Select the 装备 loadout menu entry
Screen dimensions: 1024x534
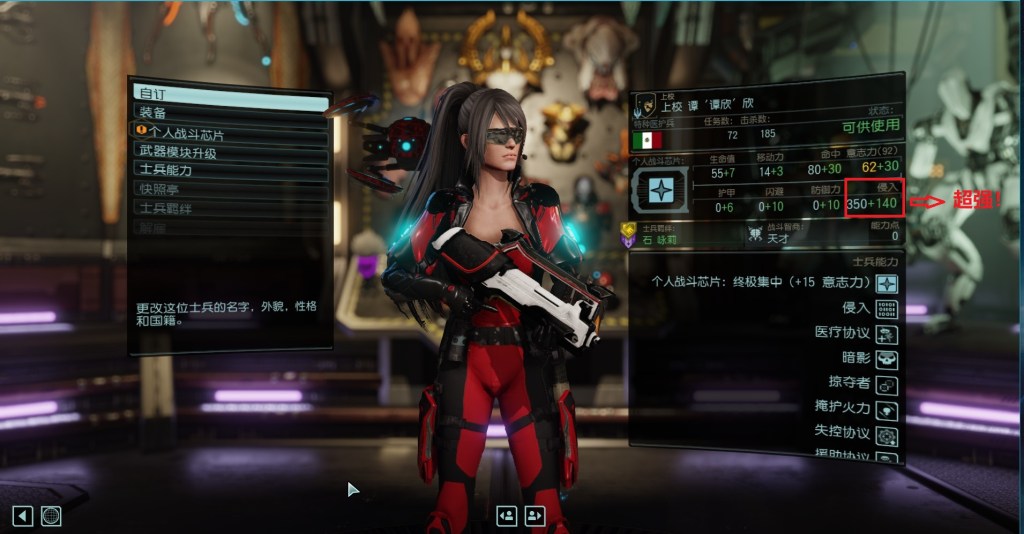coord(230,112)
